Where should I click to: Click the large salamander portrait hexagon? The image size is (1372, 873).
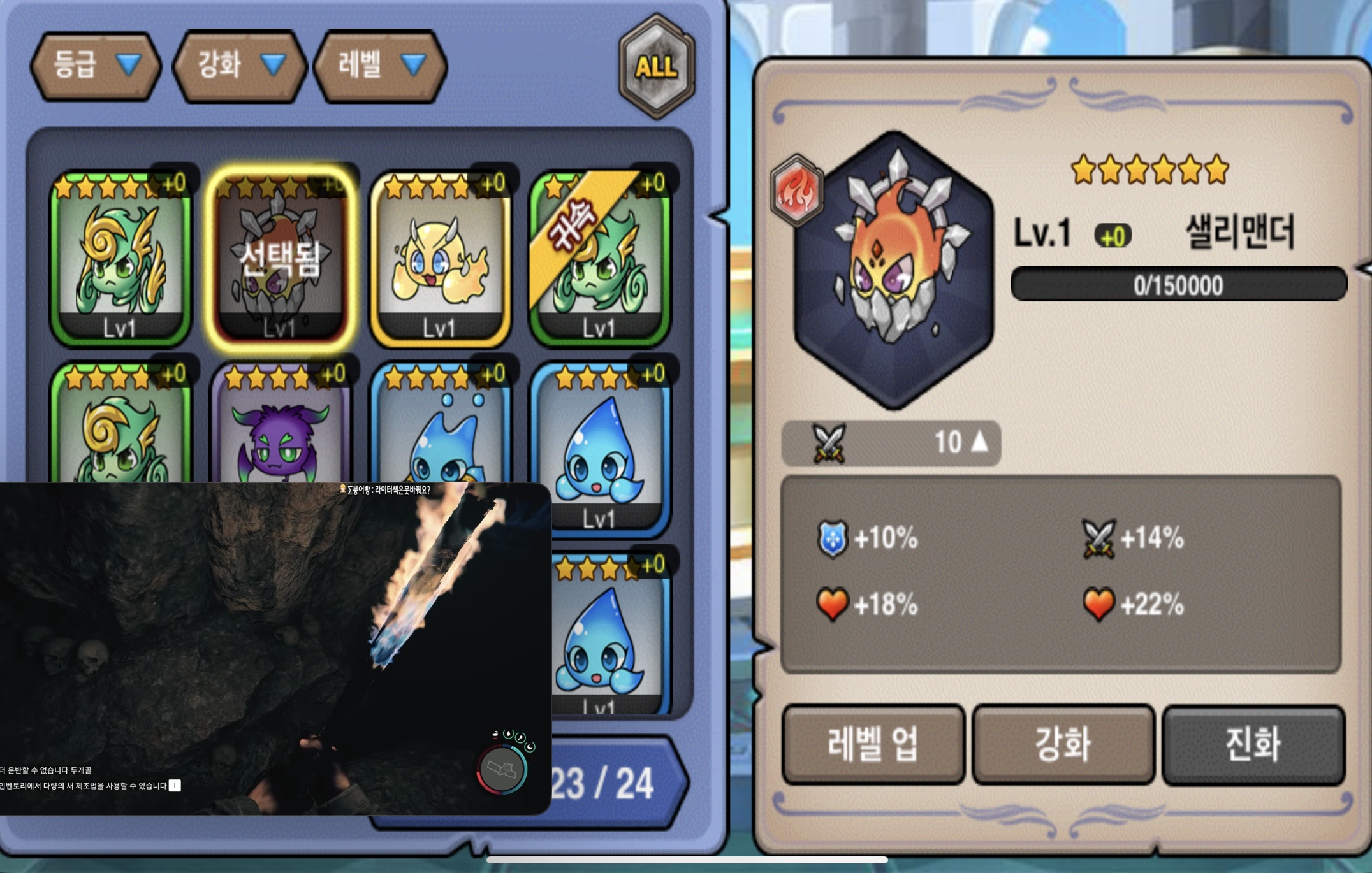pyautogui.click(x=894, y=270)
